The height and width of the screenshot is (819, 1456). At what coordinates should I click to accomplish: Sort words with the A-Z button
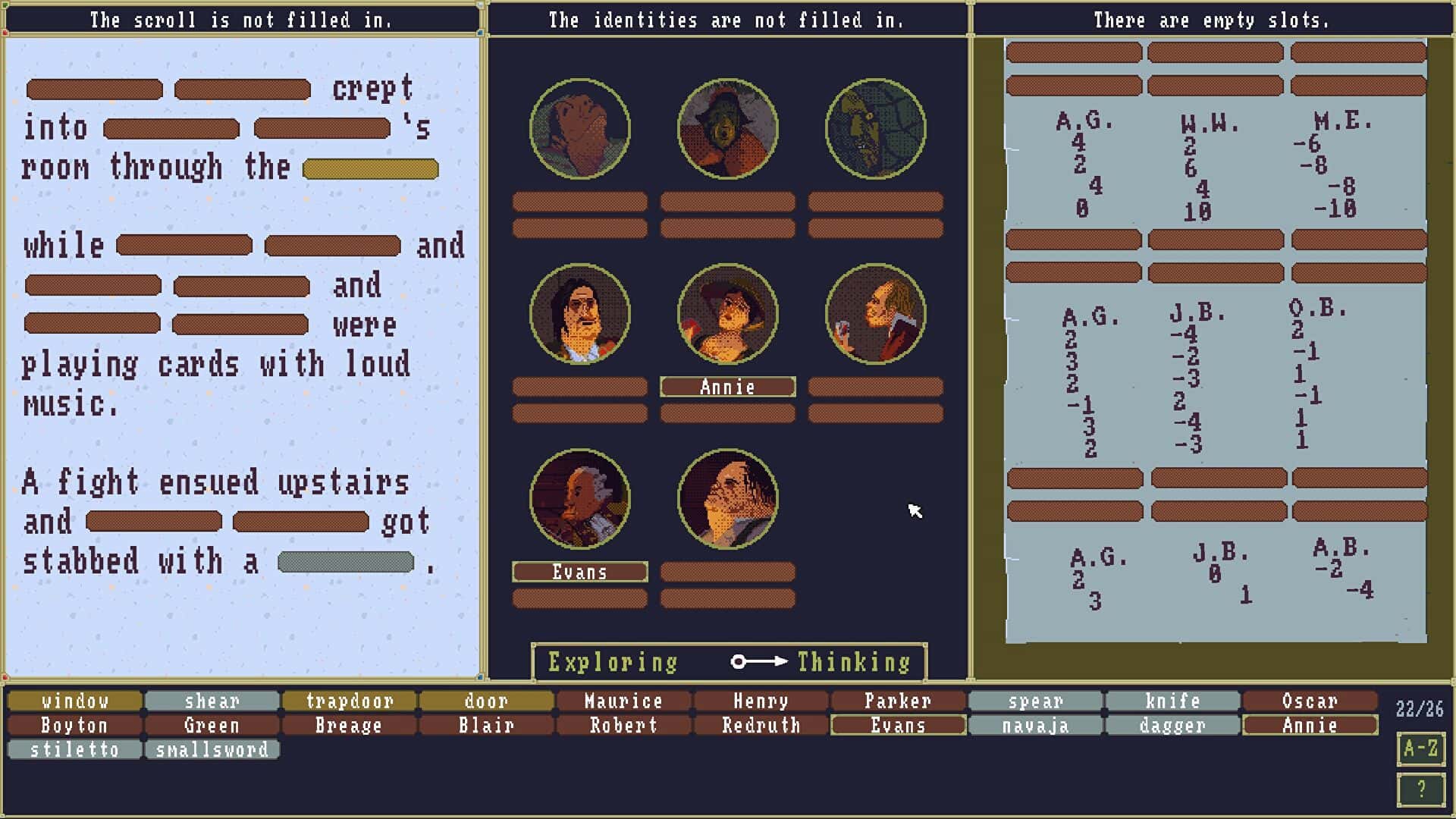[x=1420, y=748]
